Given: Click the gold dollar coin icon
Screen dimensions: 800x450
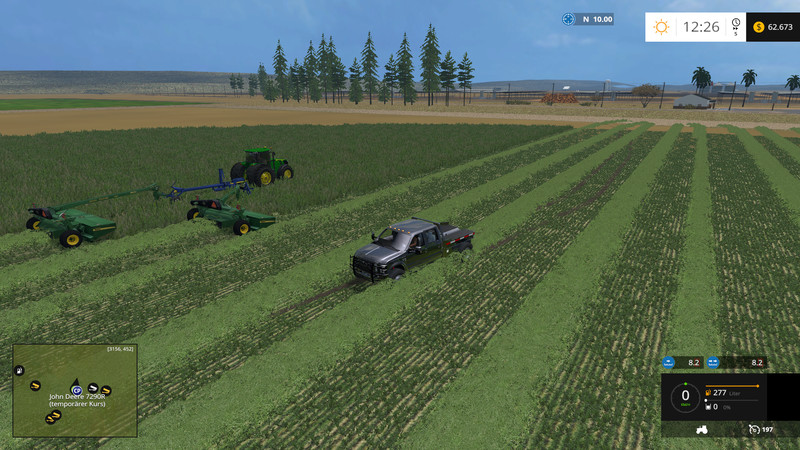Looking at the screenshot, I should pos(758,27).
